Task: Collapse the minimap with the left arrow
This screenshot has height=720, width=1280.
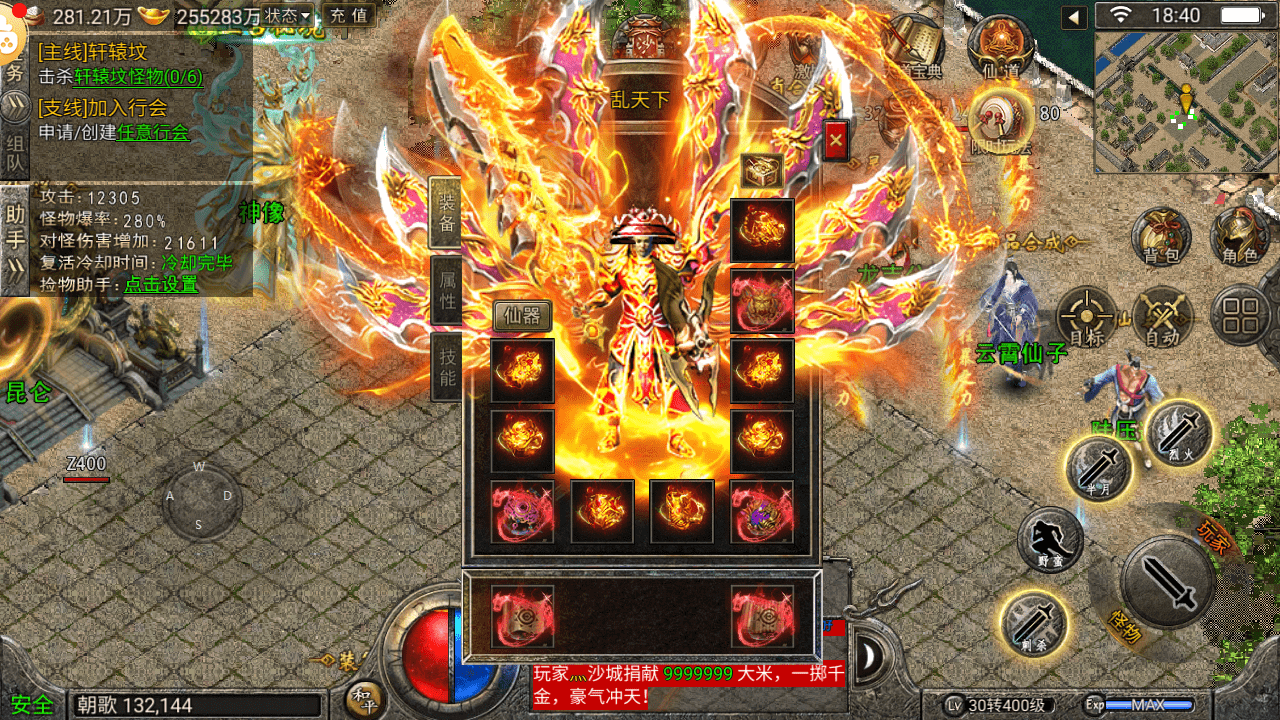Action: 1072,16
